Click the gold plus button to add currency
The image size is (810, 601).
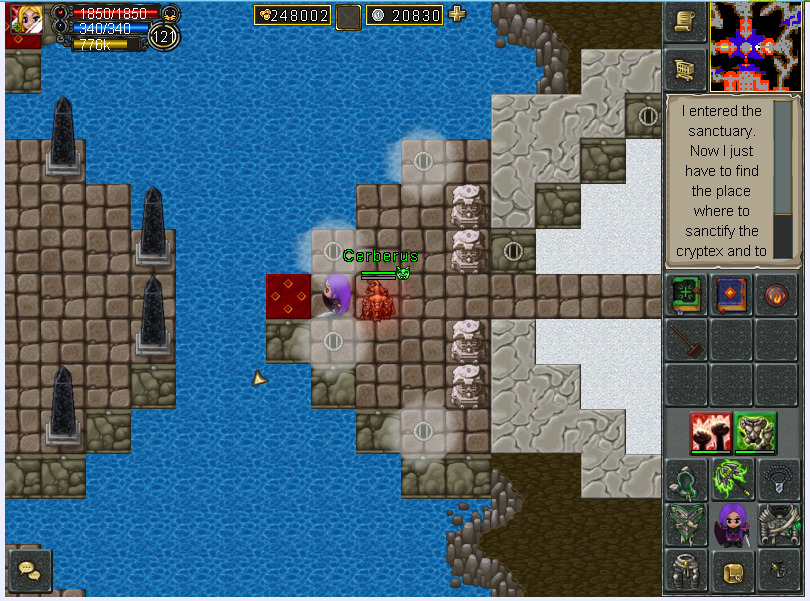[x=457, y=14]
